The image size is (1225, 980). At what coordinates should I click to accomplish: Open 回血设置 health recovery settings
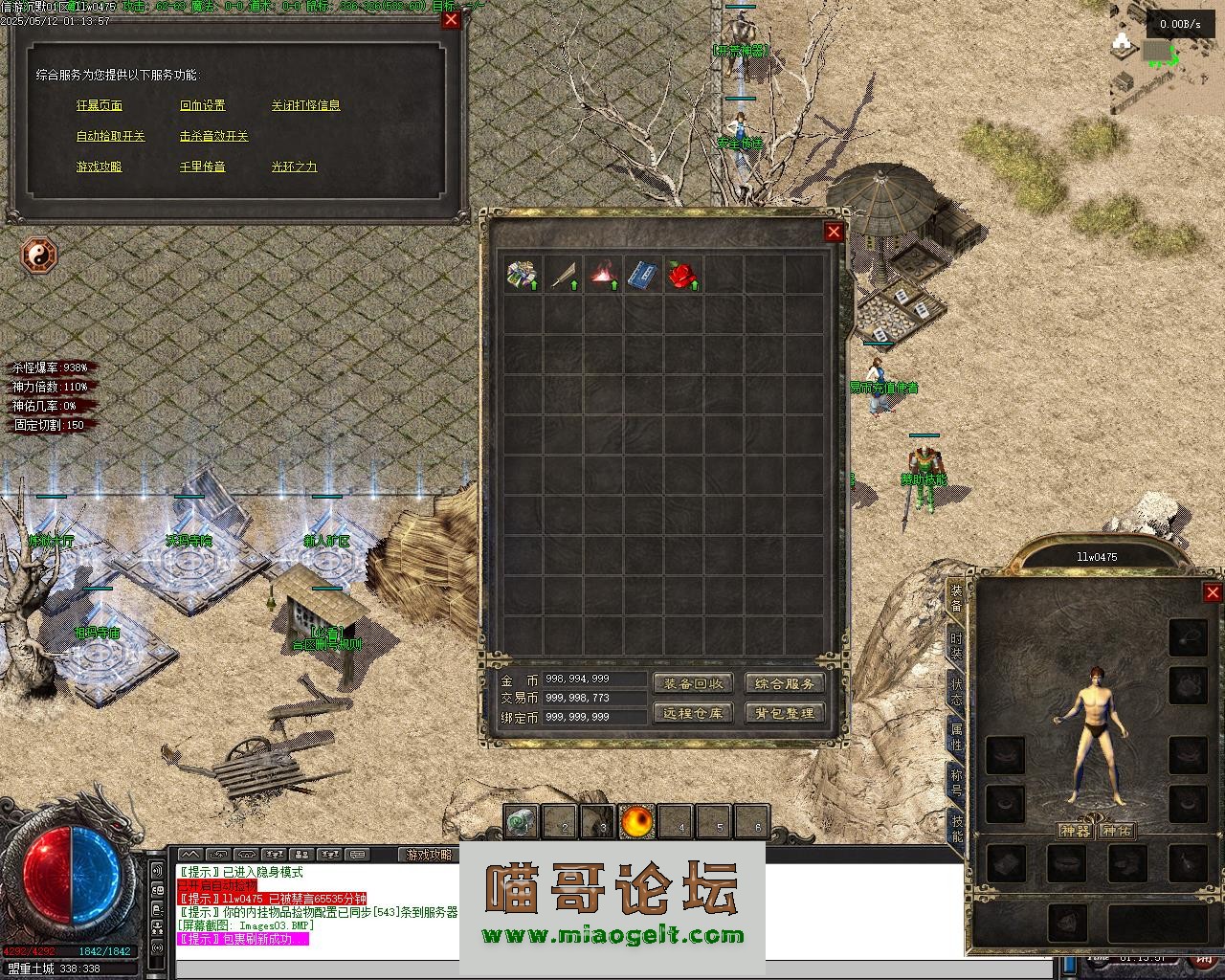click(x=203, y=105)
